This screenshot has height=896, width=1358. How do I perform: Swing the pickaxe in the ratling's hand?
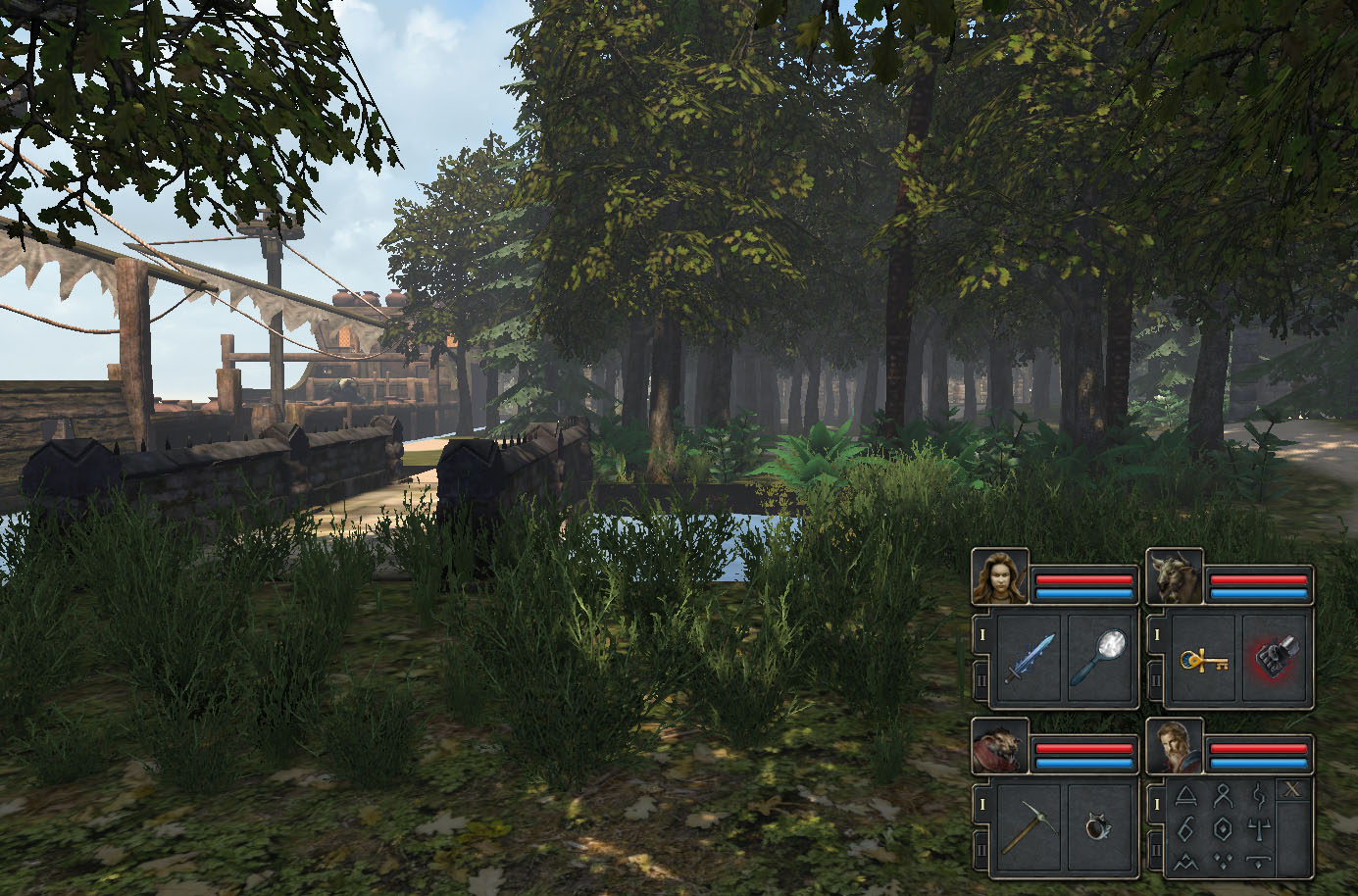[1028, 827]
